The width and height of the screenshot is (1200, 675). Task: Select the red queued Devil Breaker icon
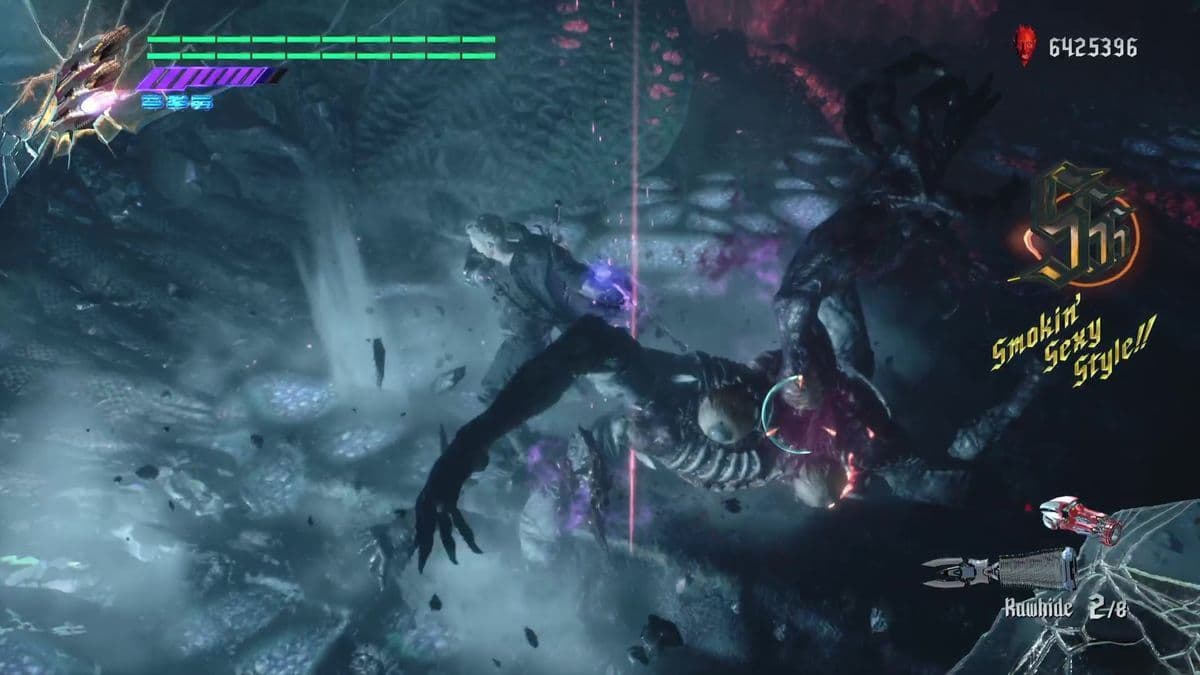pyautogui.click(x=1077, y=519)
